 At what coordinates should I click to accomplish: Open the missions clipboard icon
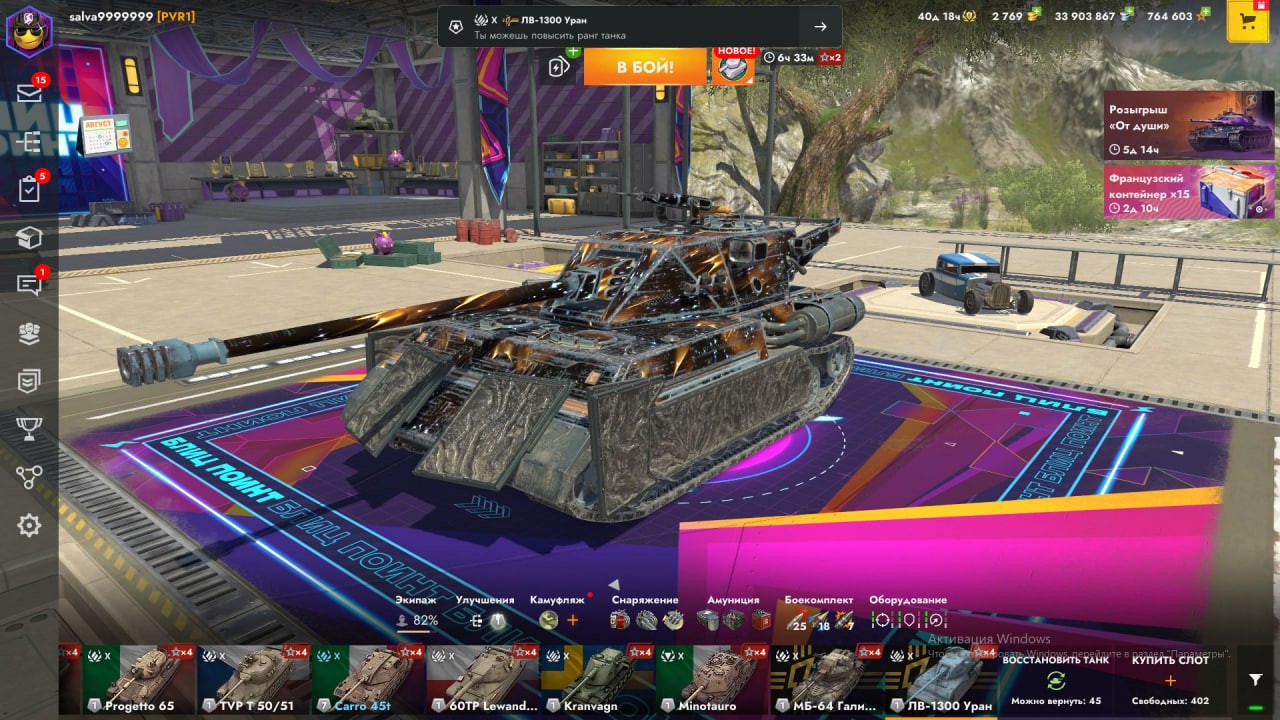29,189
